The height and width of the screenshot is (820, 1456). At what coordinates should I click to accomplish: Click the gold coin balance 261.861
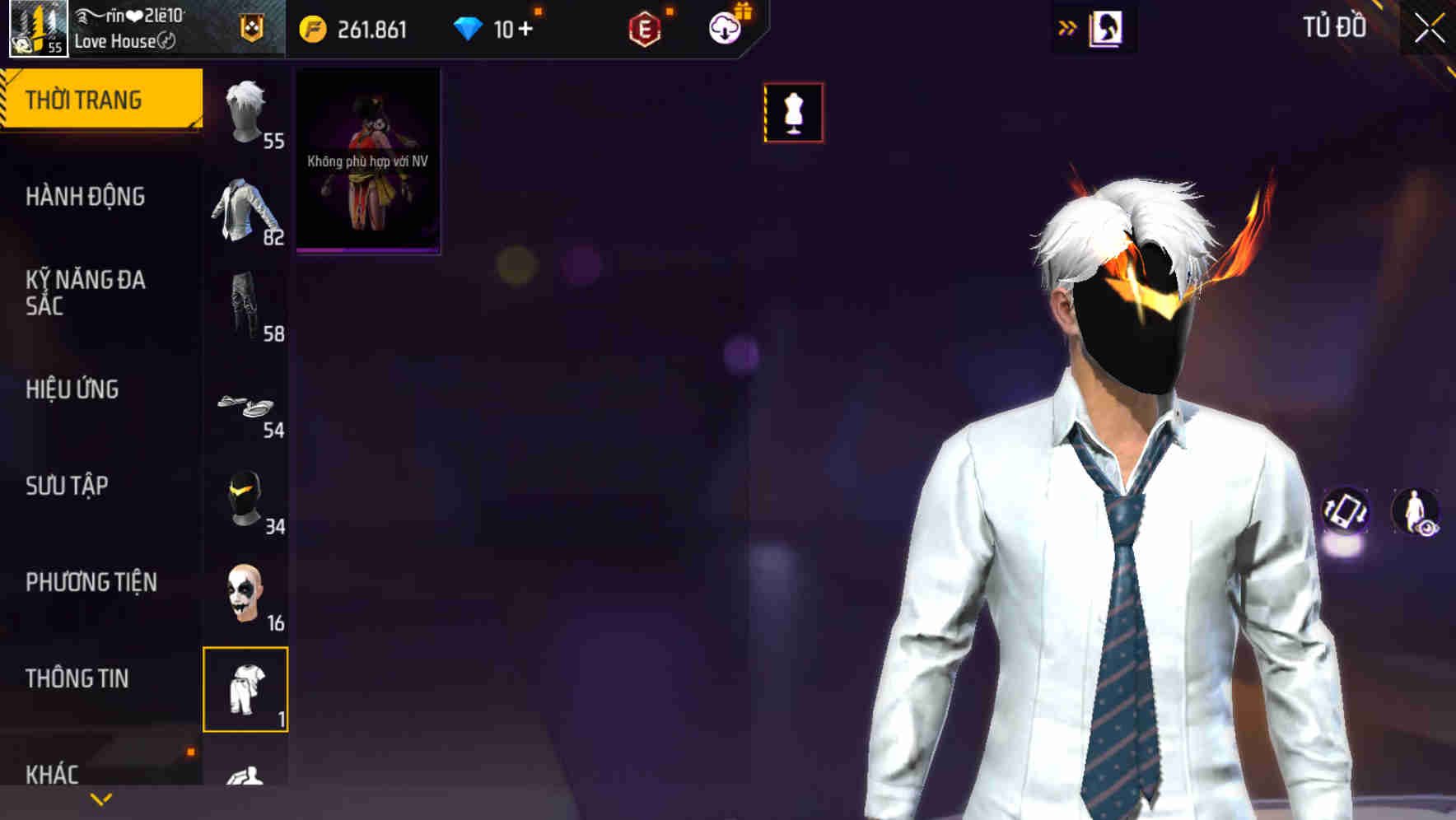[362, 28]
